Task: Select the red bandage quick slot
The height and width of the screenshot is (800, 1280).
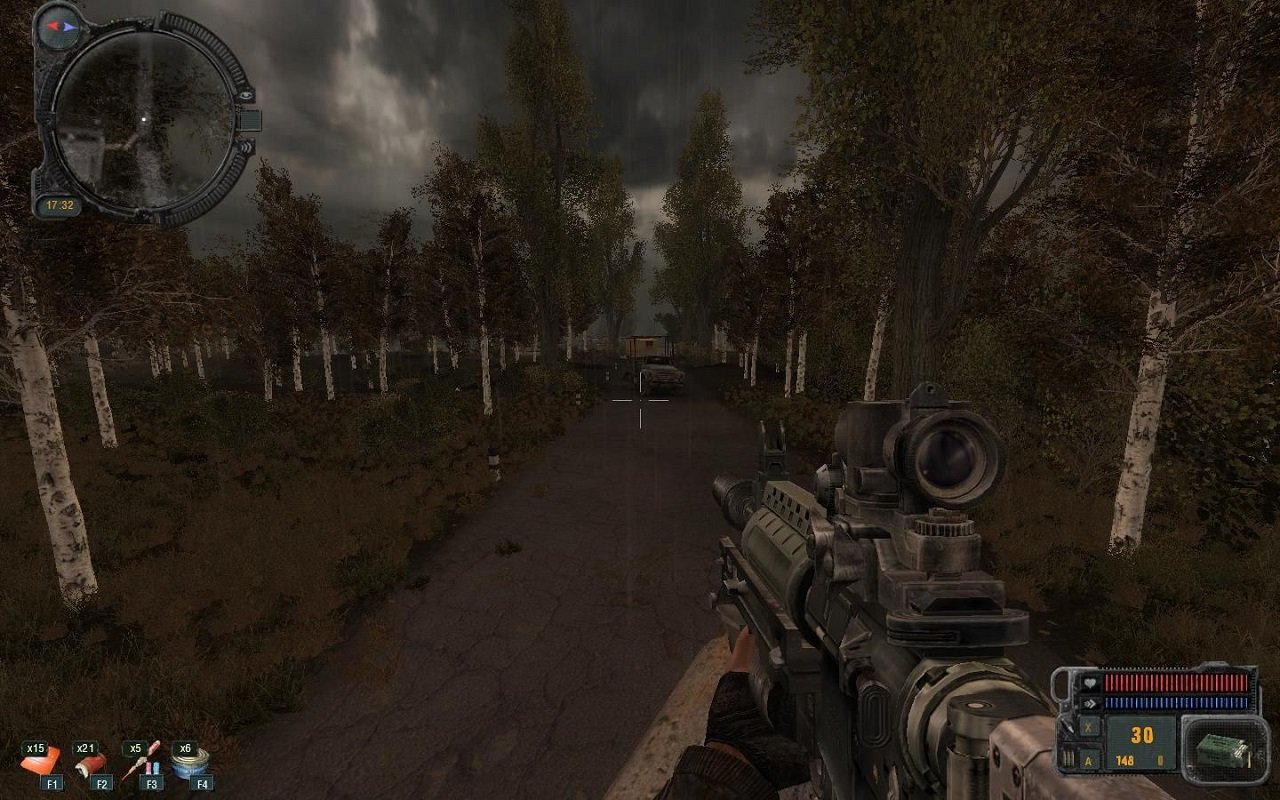Action: point(92,765)
